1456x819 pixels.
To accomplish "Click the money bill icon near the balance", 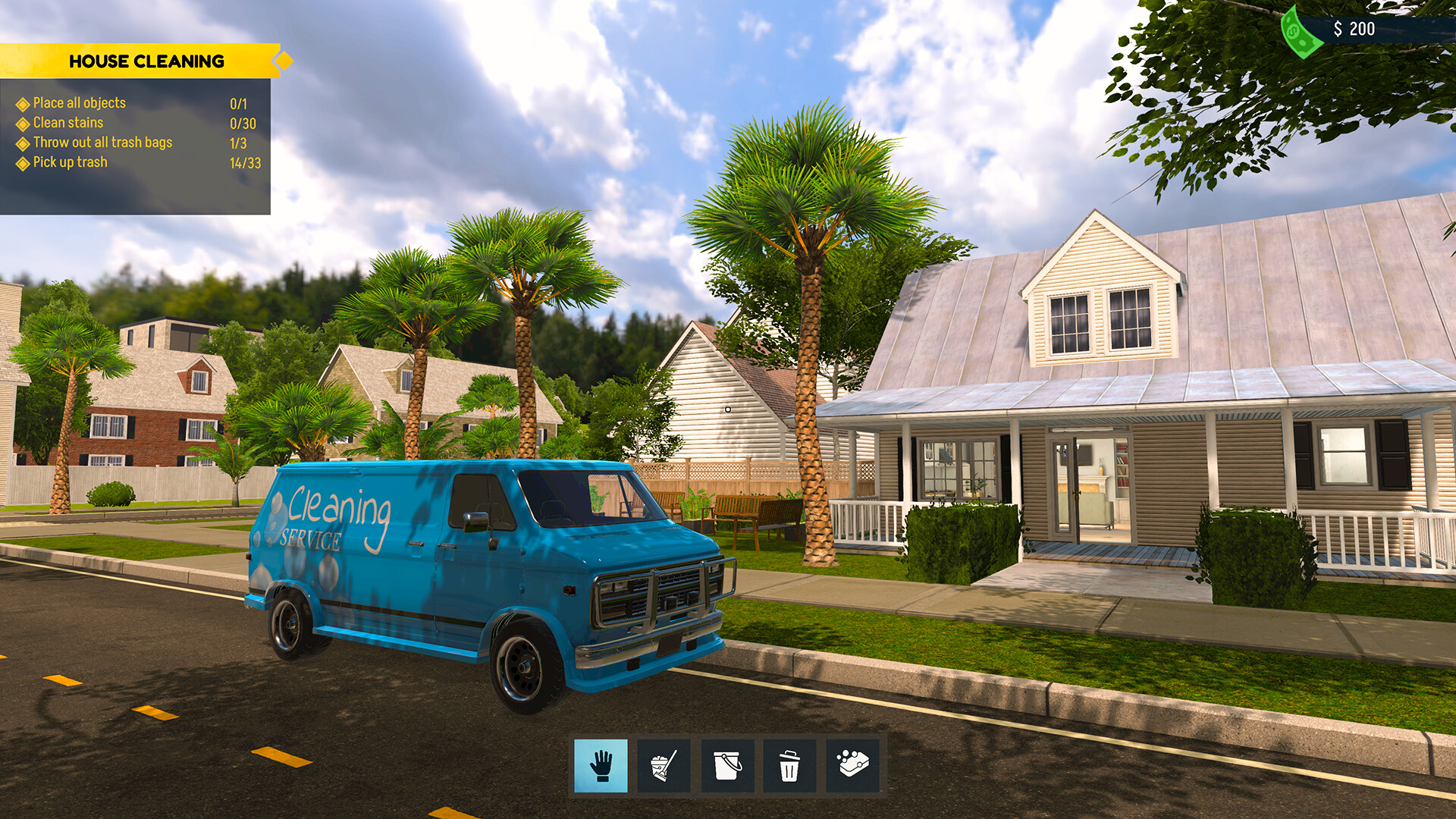I will coord(1301,30).
